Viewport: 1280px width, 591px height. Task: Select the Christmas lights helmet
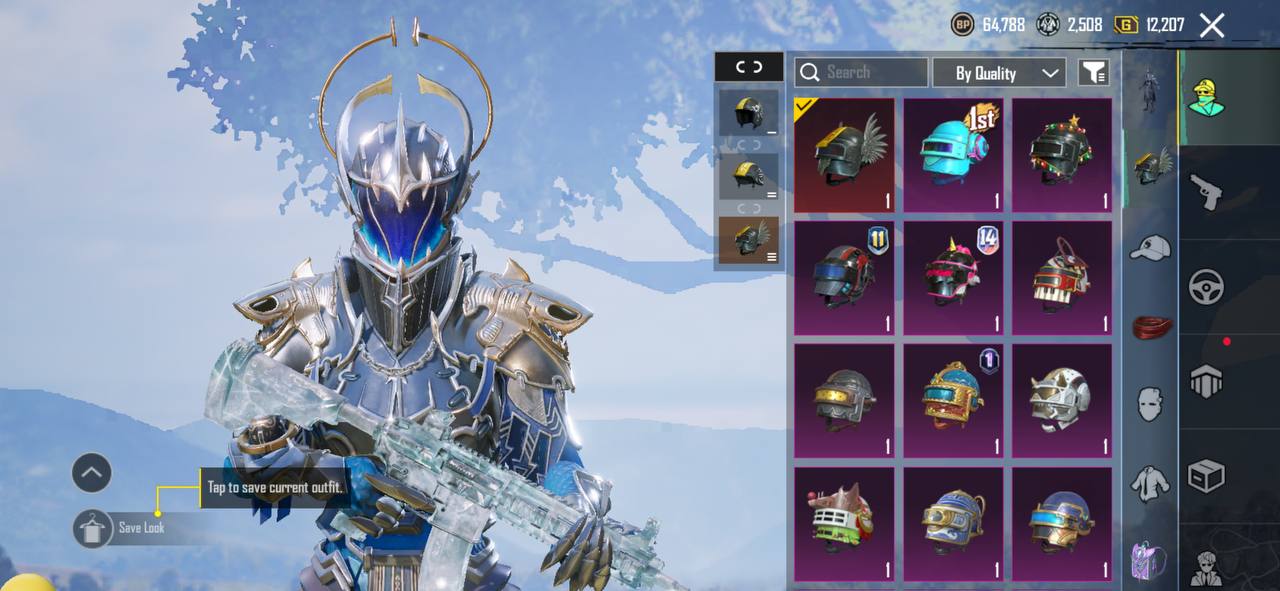coord(1061,154)
